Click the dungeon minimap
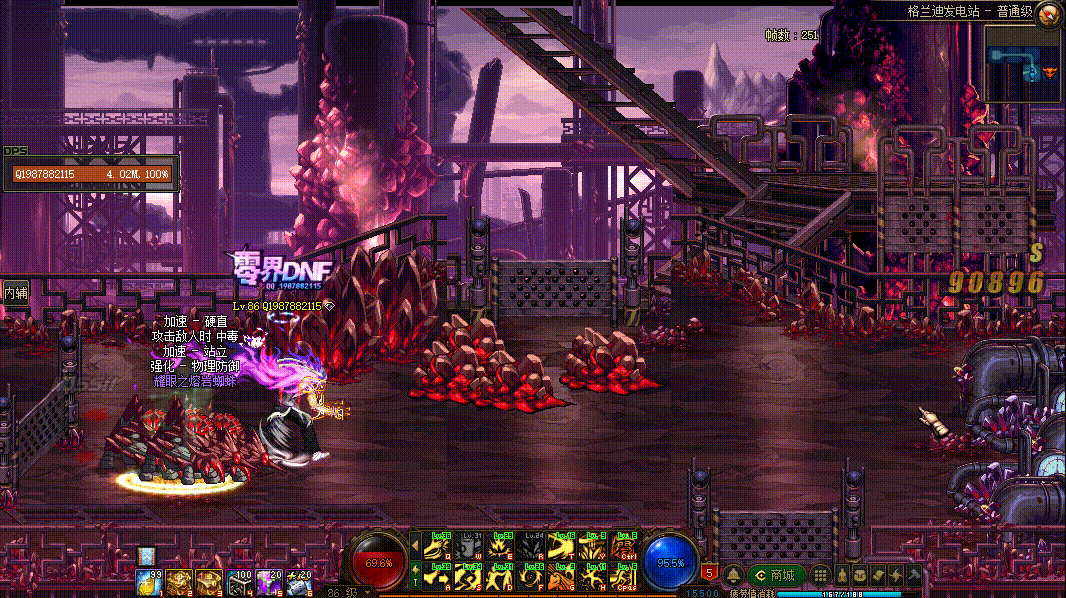Image resolution: width=1066 pixels, height=598 pixels. click(x=1022, y=63)
